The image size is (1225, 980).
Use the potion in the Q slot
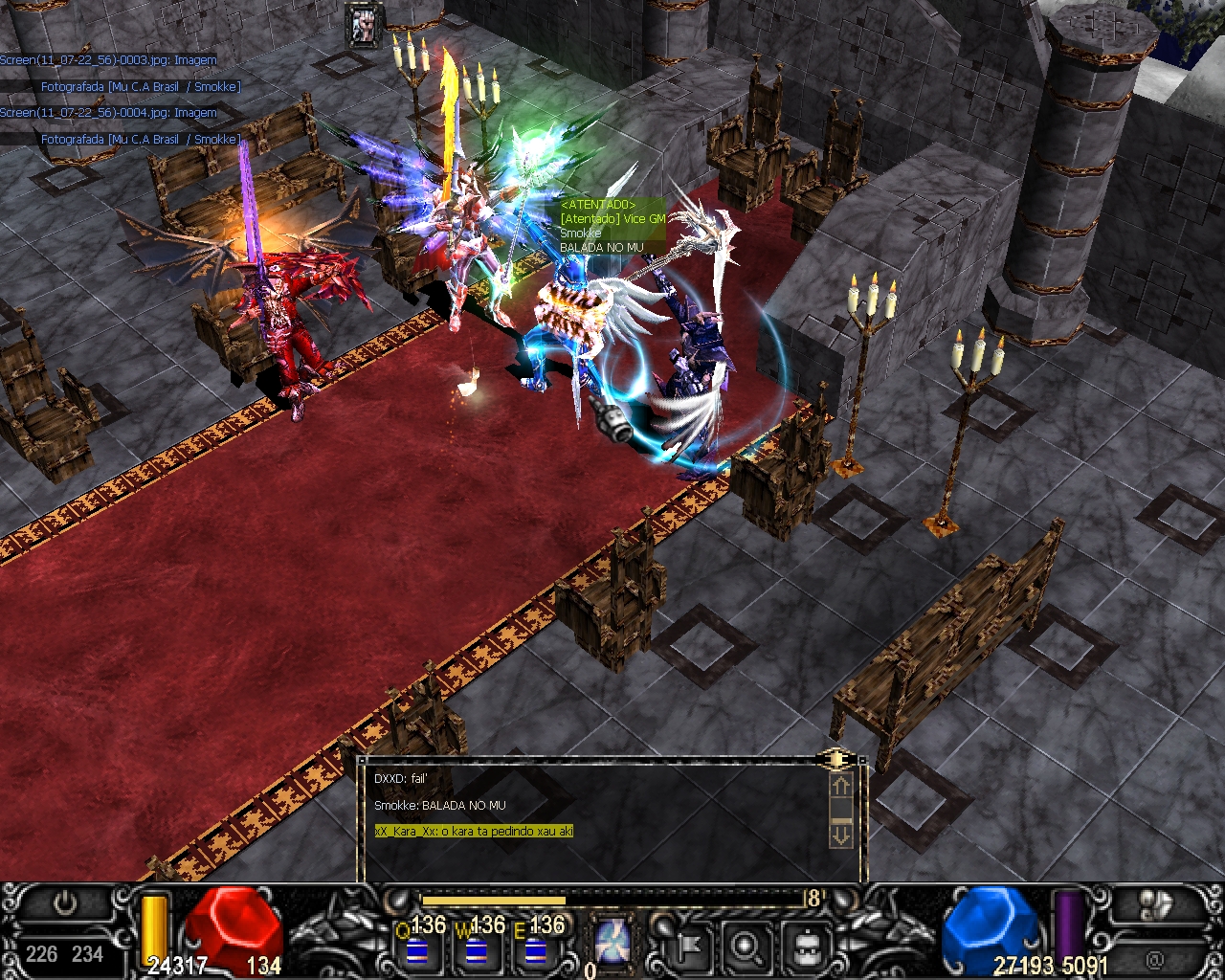tap(415, 950)
